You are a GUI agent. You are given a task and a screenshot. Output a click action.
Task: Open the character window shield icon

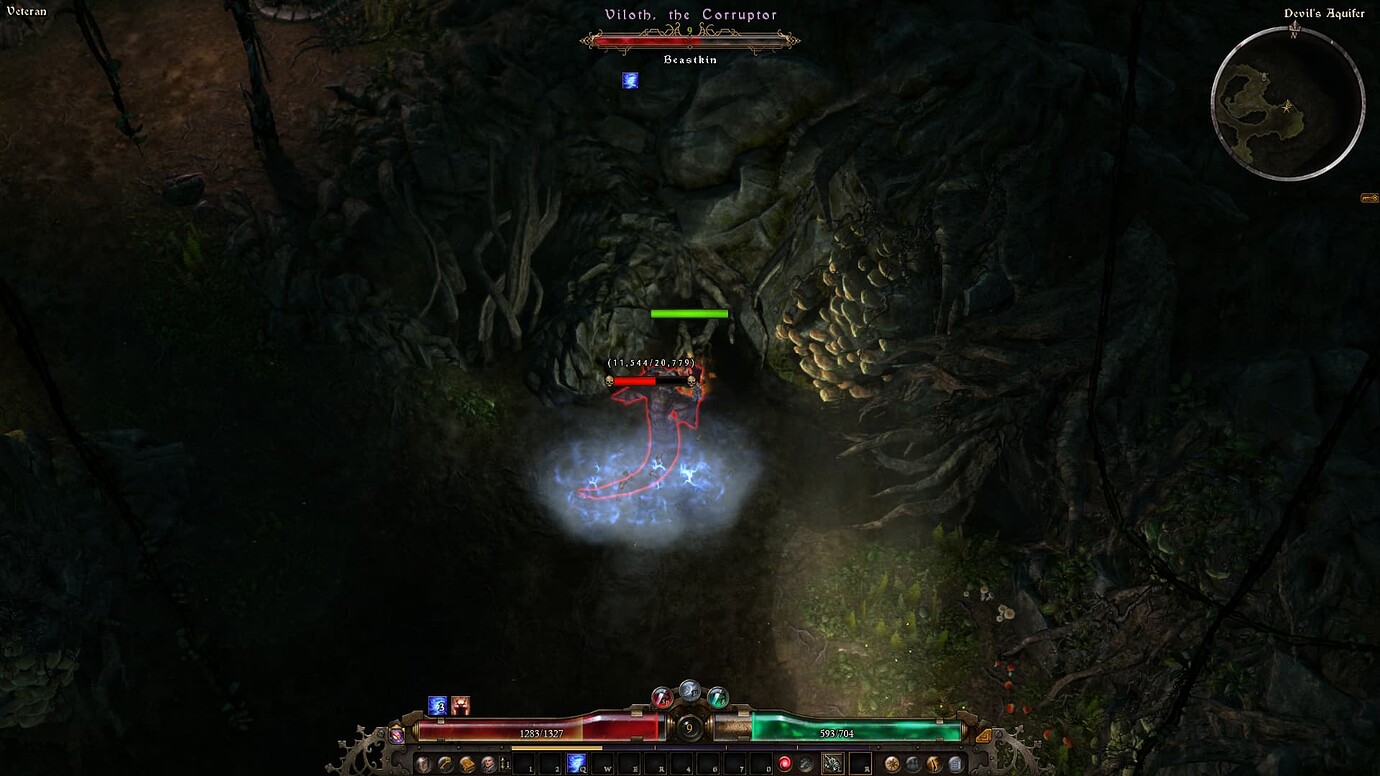pos(423,764)
